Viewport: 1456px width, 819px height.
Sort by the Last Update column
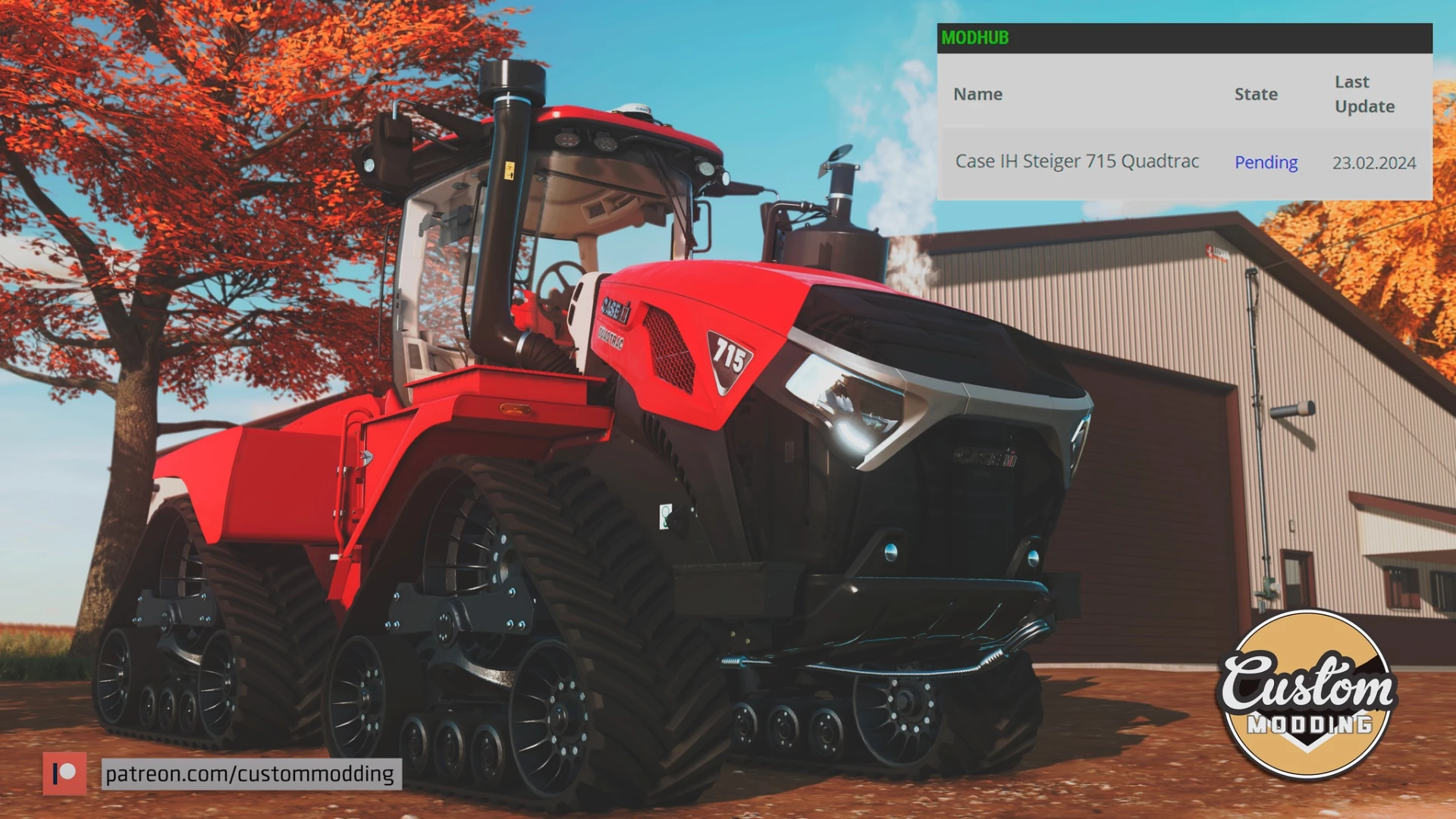tap(1364, 94)
